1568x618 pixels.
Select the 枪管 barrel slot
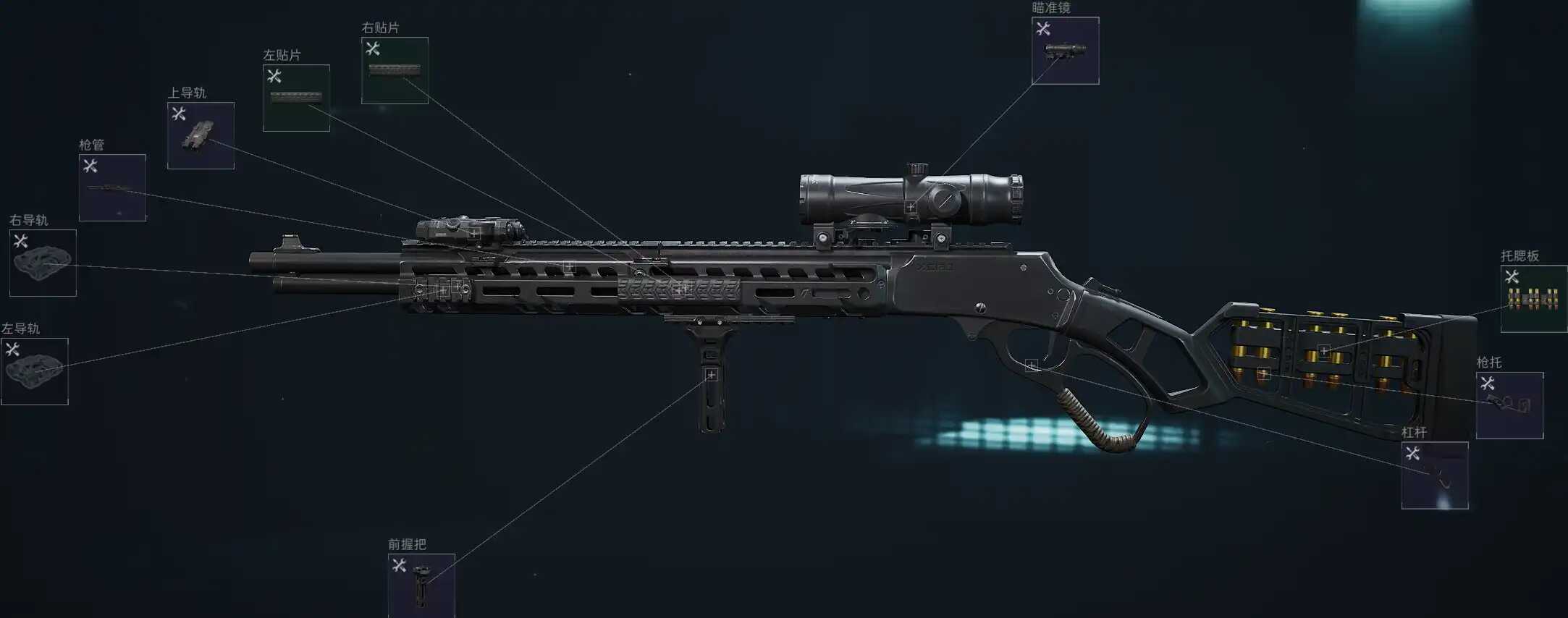(x=112, y=188)
